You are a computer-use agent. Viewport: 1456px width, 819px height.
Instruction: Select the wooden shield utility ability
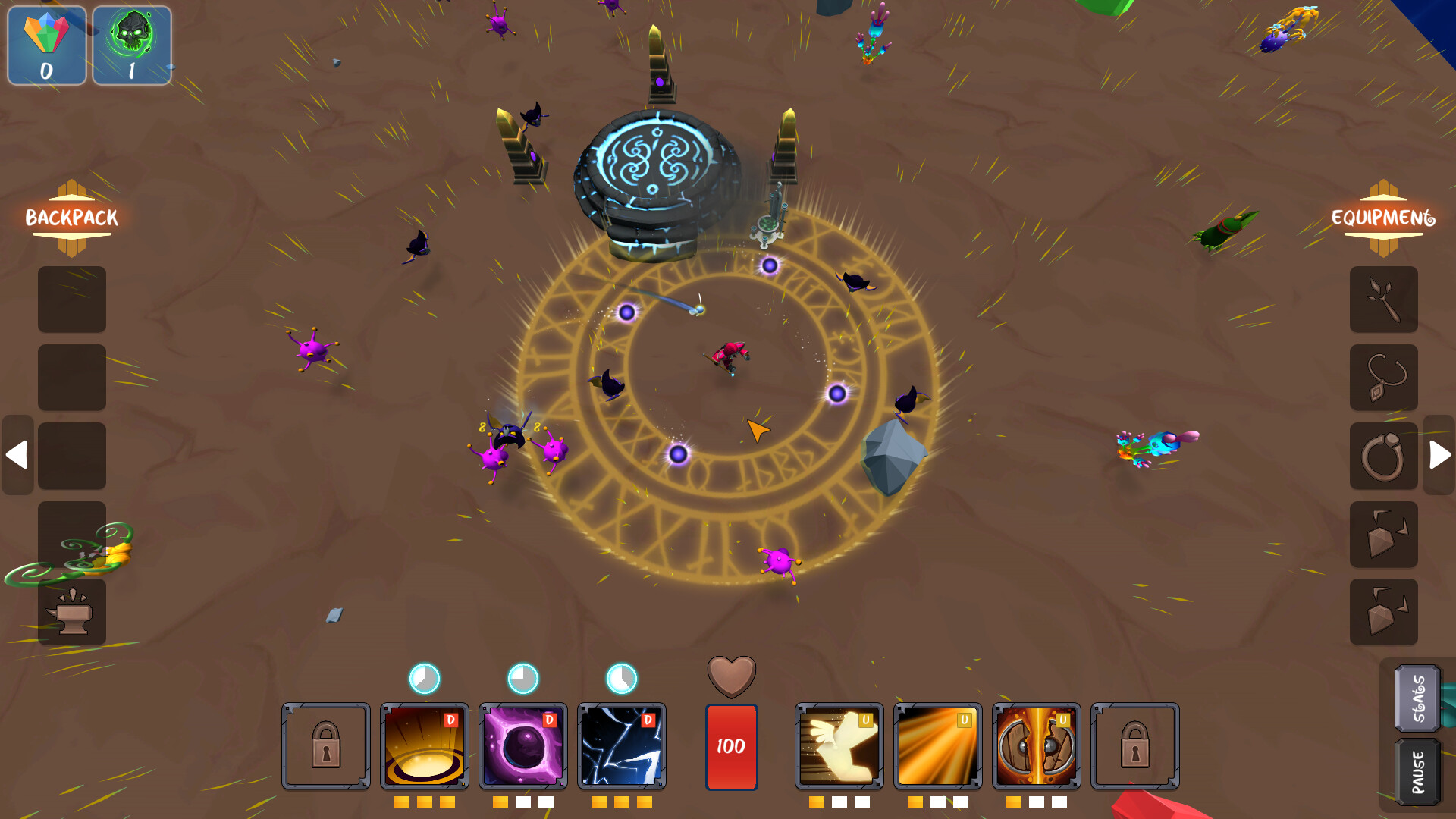pyautogui.click(x=1036, y=745)
